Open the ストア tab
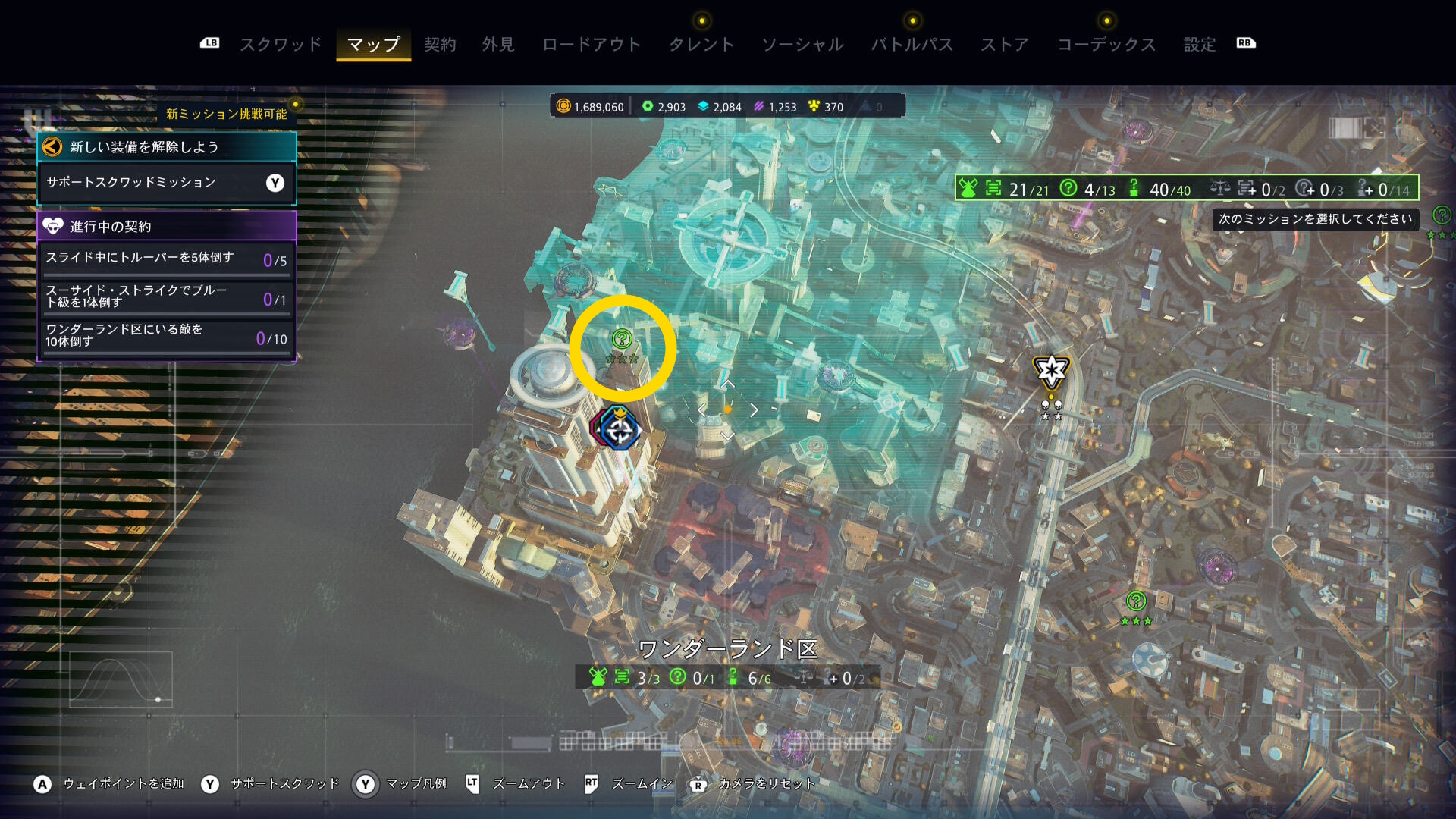1456x819 pixels. point(1005,45)
